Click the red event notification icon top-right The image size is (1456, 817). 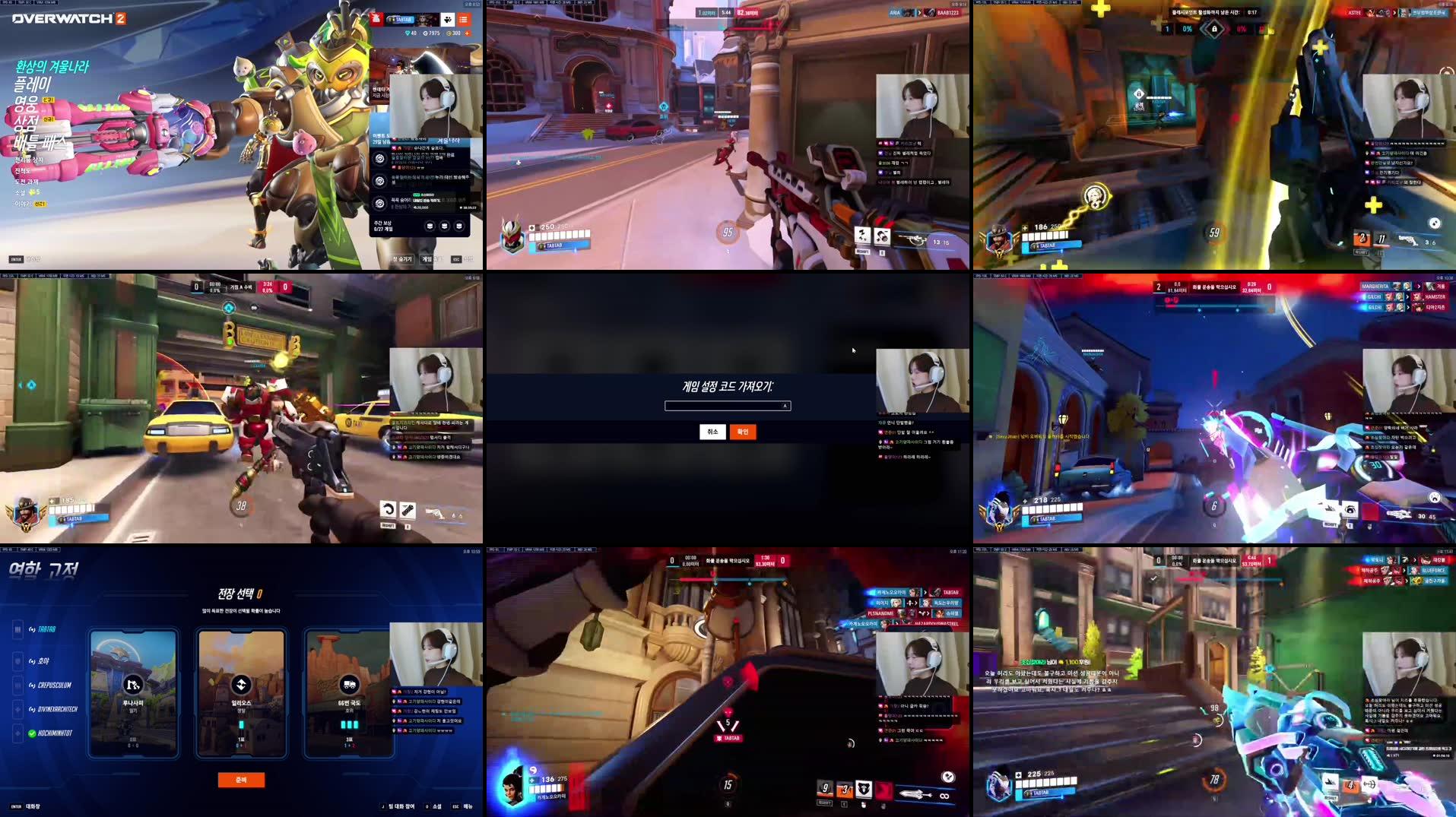tap(377, 19)
